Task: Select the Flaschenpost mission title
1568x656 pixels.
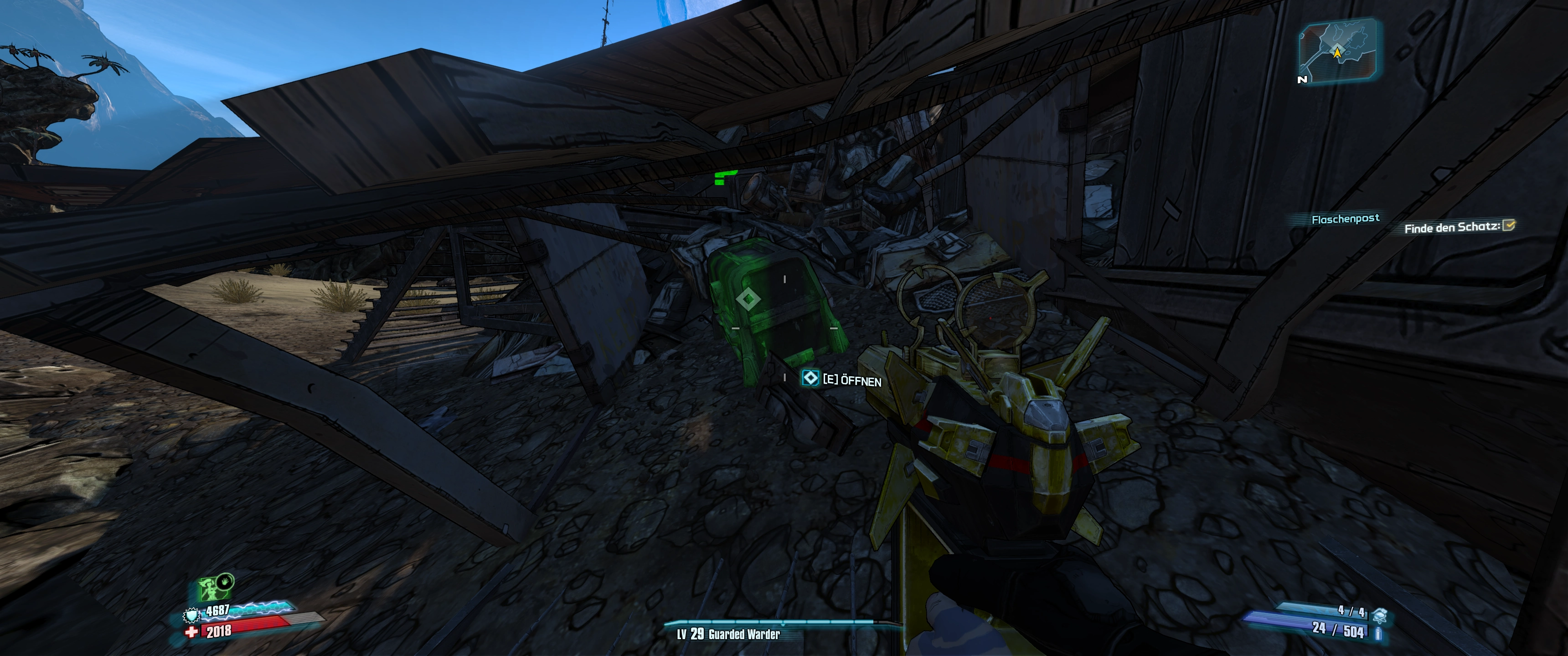Action: pyautogui.click(x=1345, y=219)
